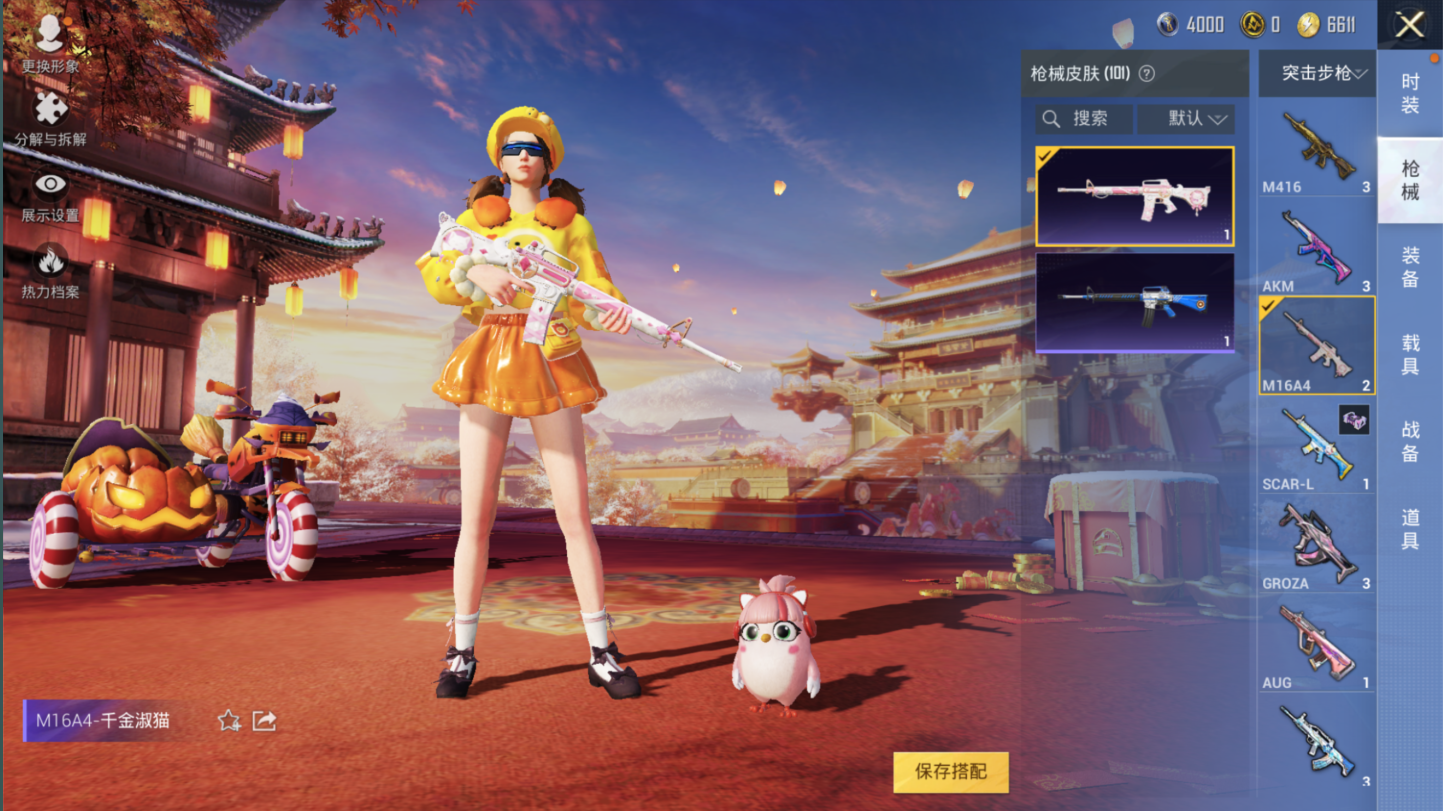Choose the AUG weapon entry

click(x=1316, y=645)
